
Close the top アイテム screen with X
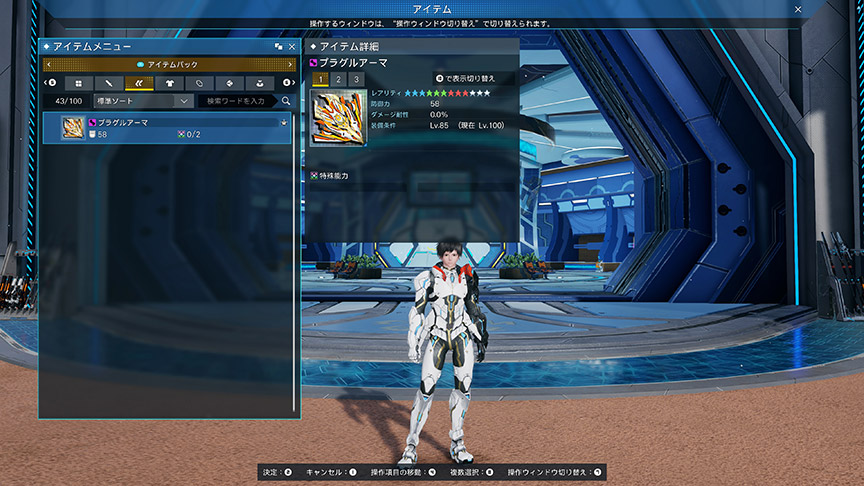pos(797,8)
